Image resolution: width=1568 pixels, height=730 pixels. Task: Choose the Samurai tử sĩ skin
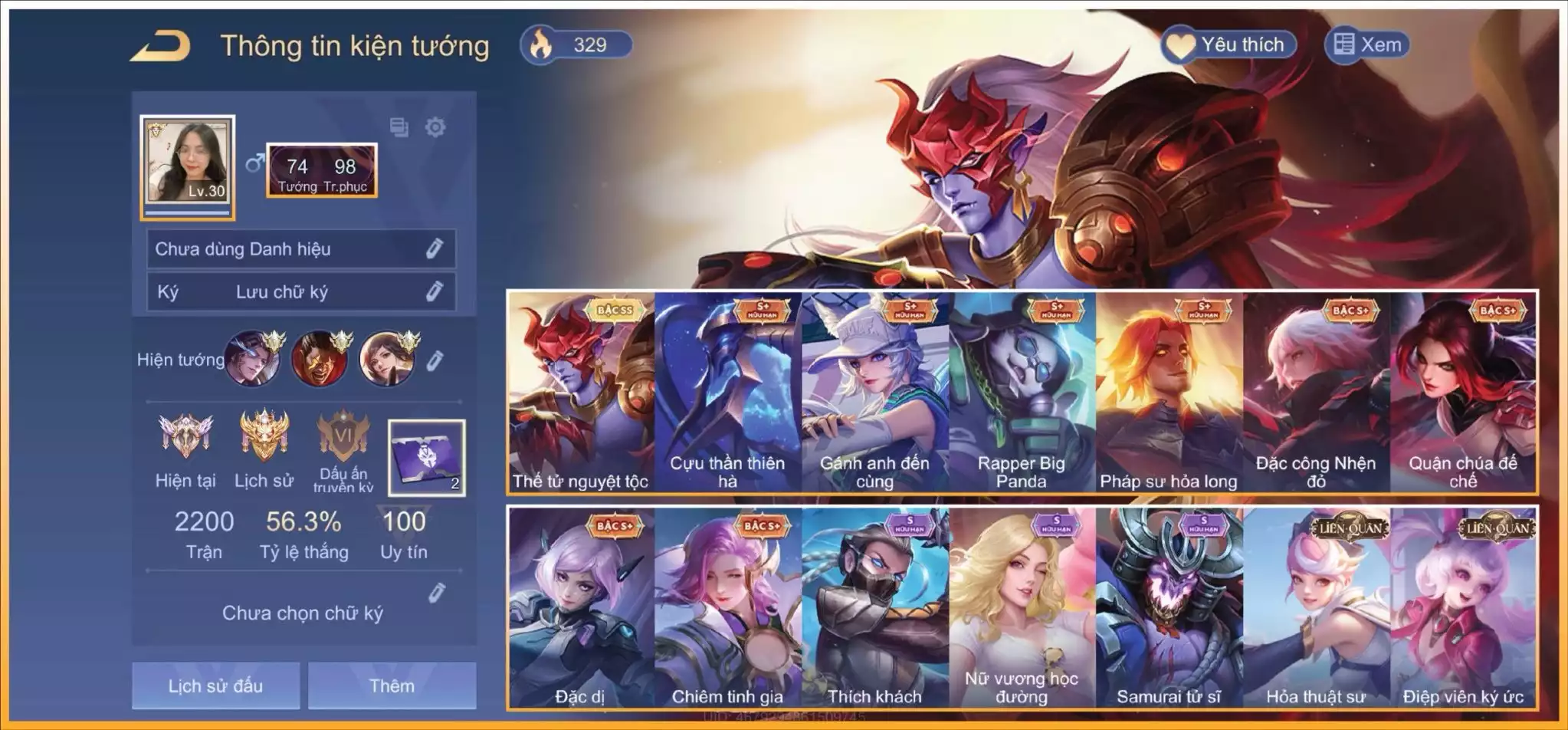(1169, 607)
